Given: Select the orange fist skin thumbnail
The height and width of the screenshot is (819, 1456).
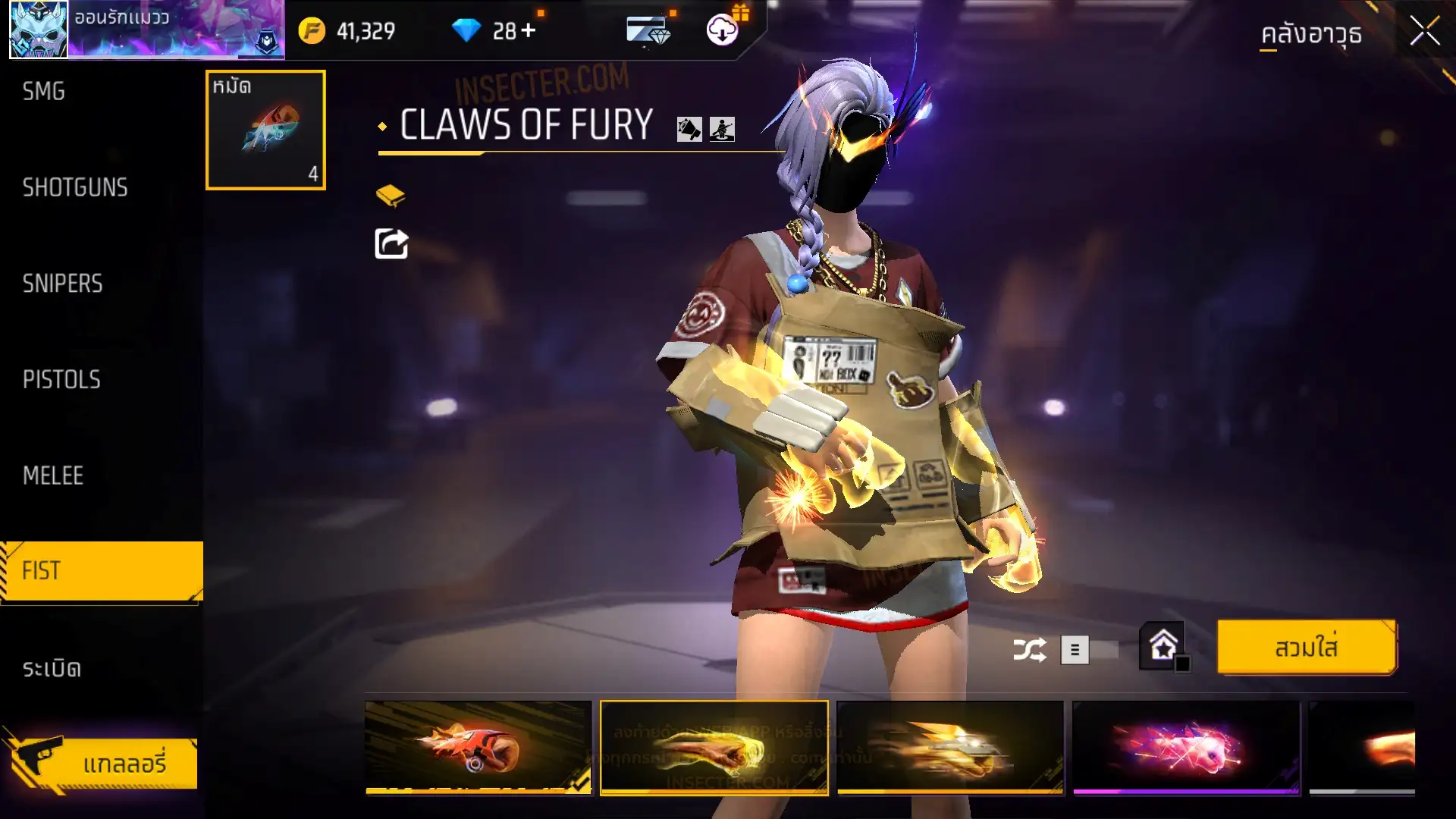Looking at the screenshot, I should coord(478,748).
